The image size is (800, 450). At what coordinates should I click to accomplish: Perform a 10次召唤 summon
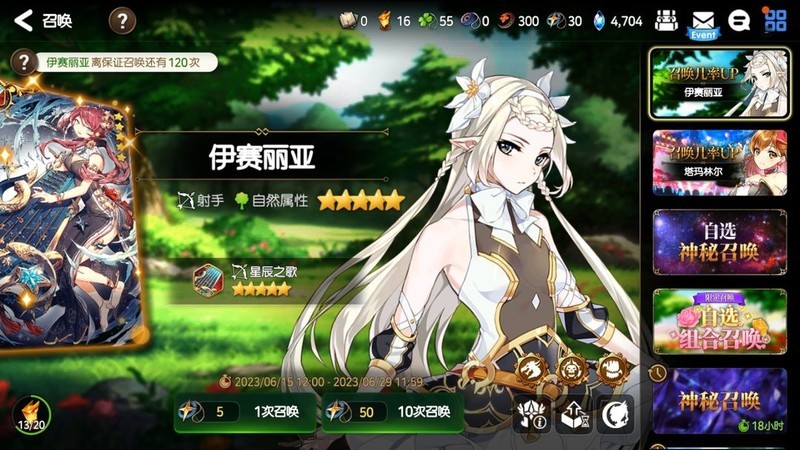coord(392,411)
